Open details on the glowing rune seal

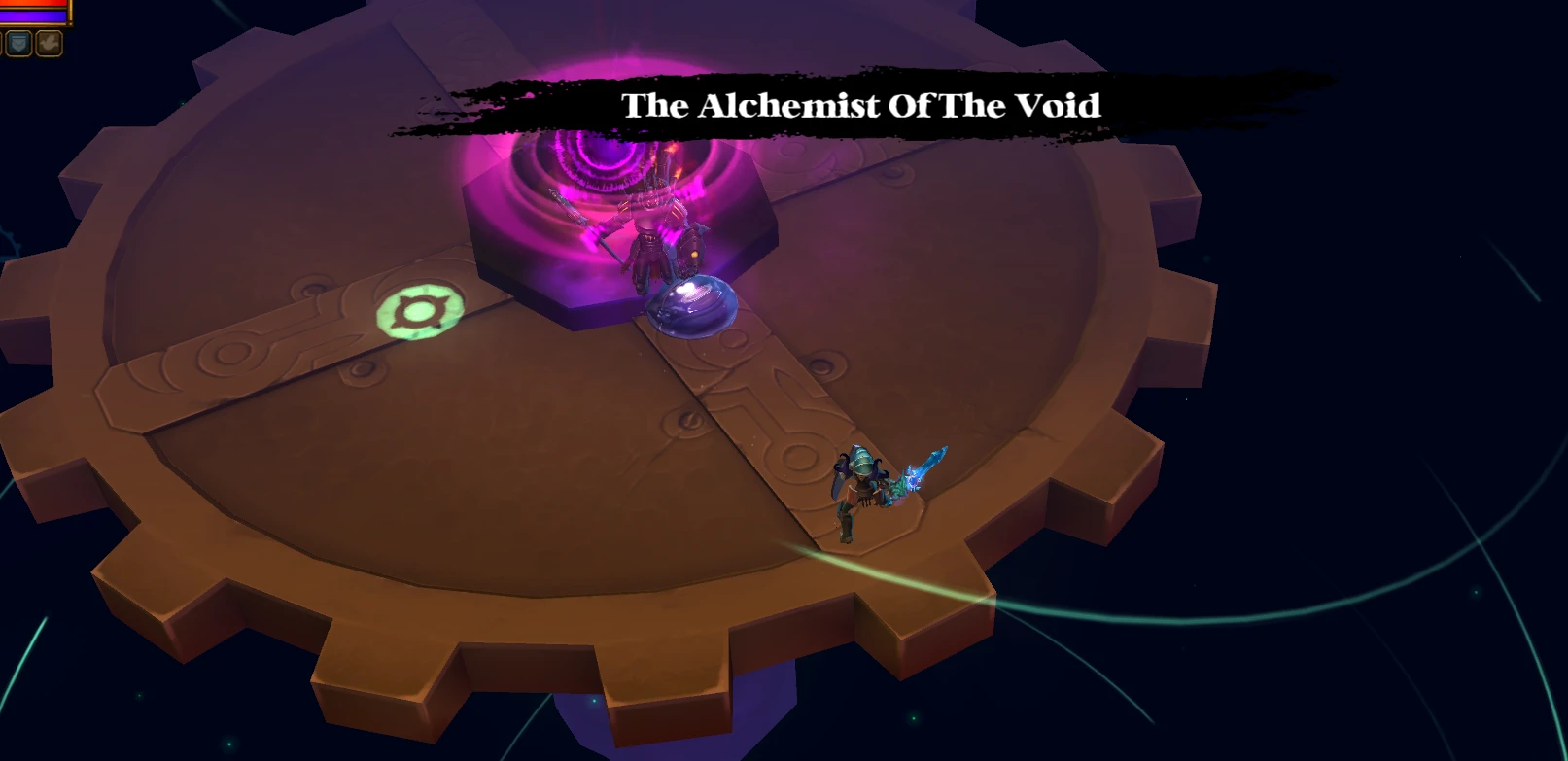tap(420, 309)
